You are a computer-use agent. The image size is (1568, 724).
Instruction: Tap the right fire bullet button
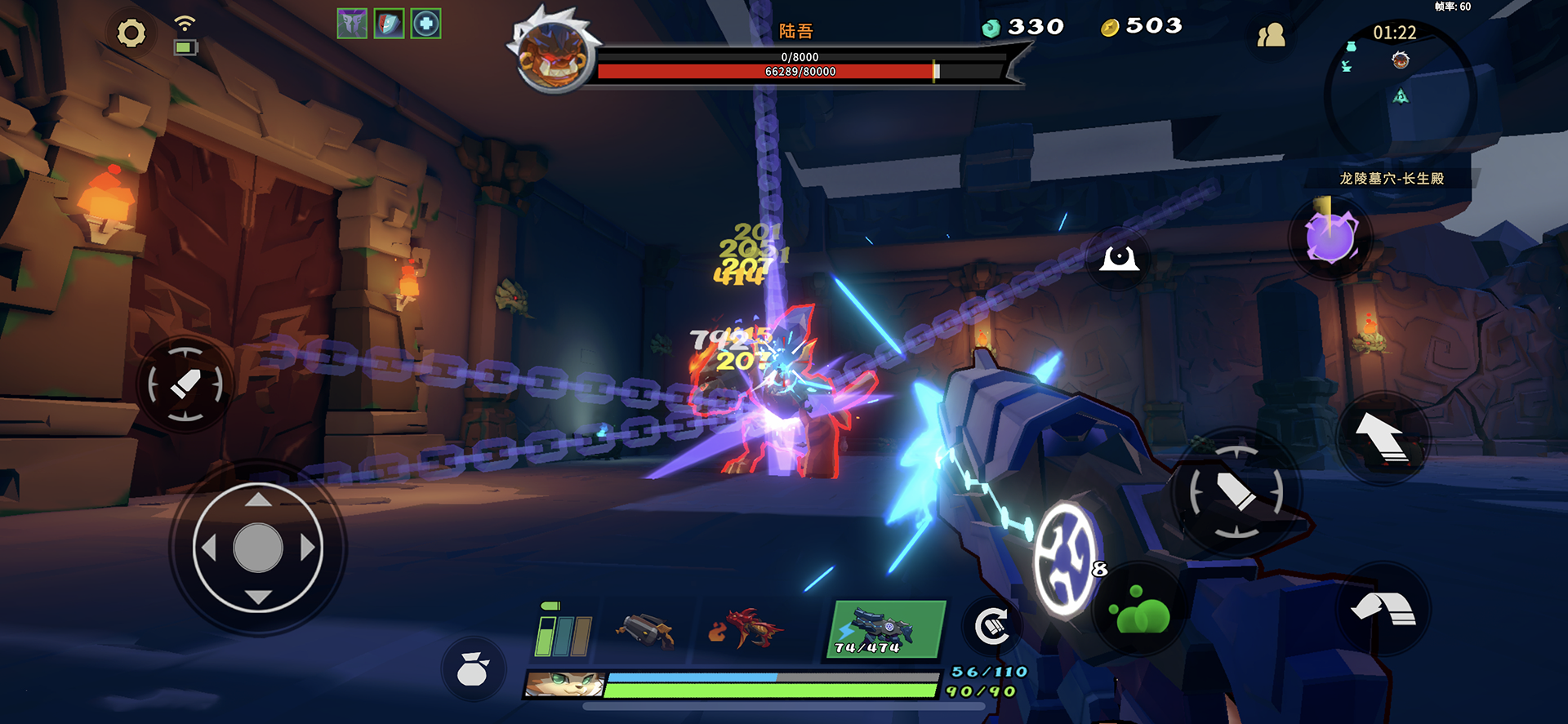pyautogui.click(x=1236, y=492)
